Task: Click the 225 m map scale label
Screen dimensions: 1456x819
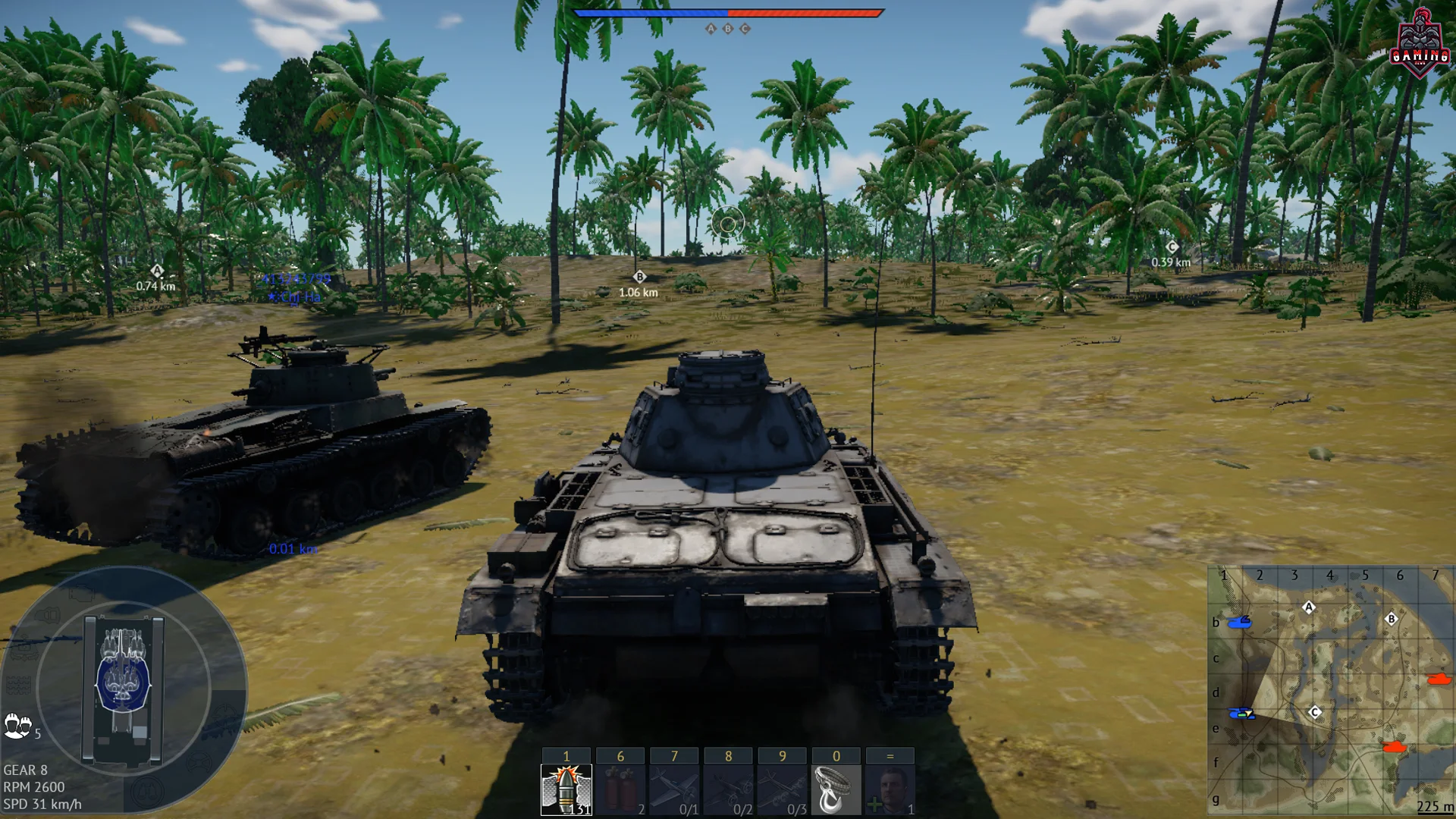Action: point(1436,806)
